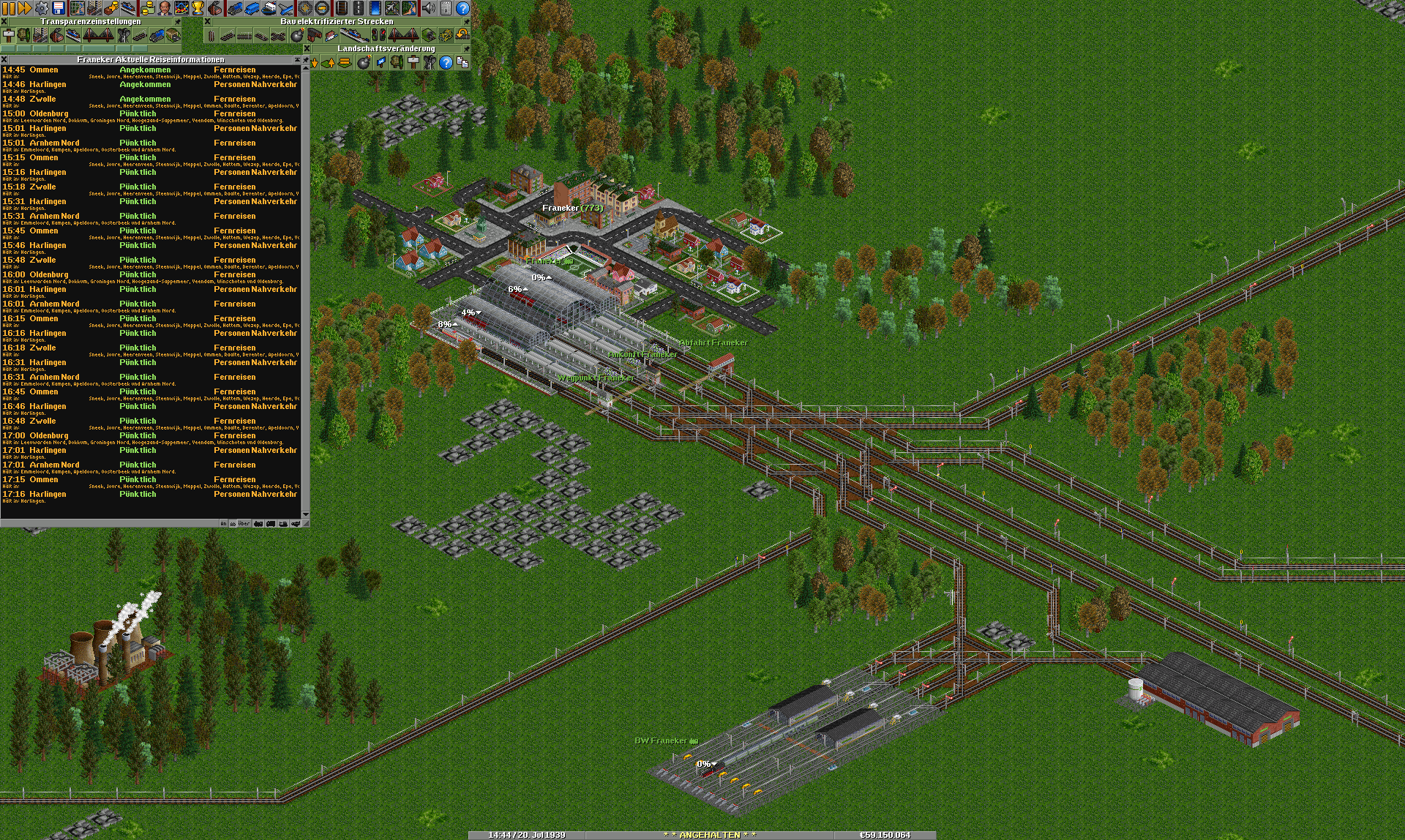Screen dimensions: 1405x840
Task: Toggle fast forward speed
Action: 24,8
